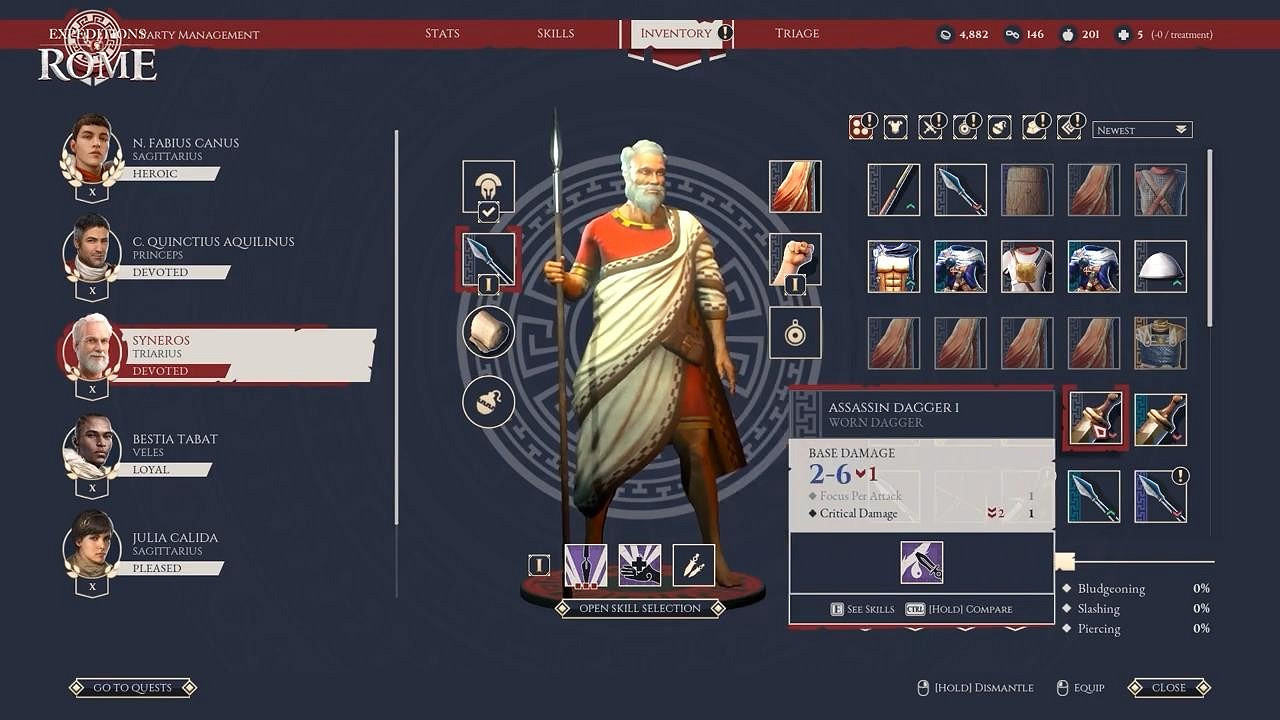The image size is (1280, 720).
Task: Switch to the Triage tab
Action: click(x=797, y=33)
